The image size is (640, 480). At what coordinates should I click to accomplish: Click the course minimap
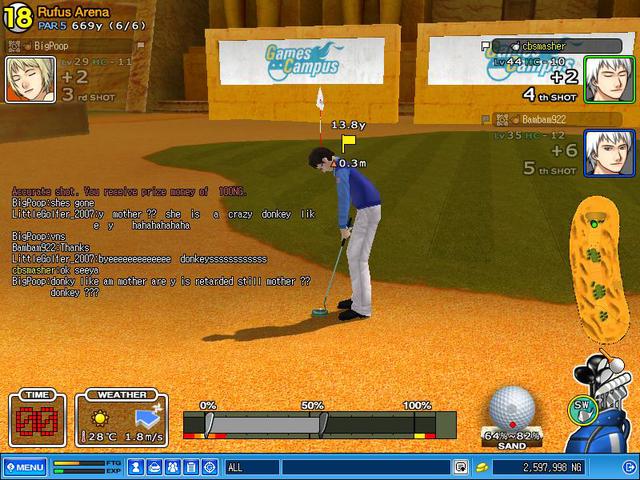(599, 268)
